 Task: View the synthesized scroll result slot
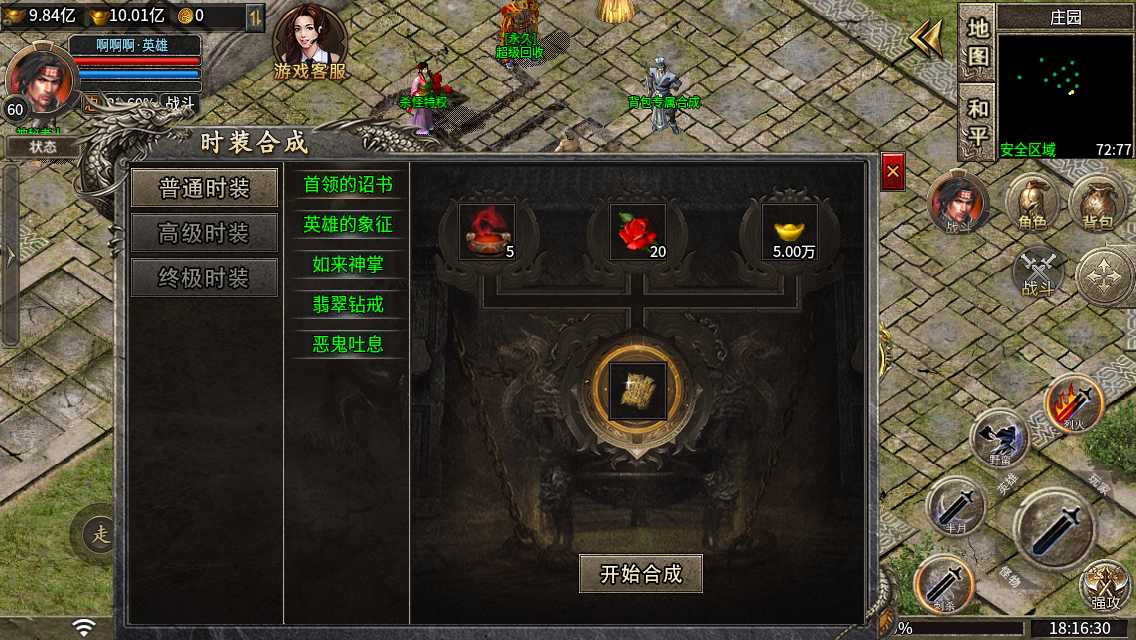pyautogui.click(x=637, y=391)
